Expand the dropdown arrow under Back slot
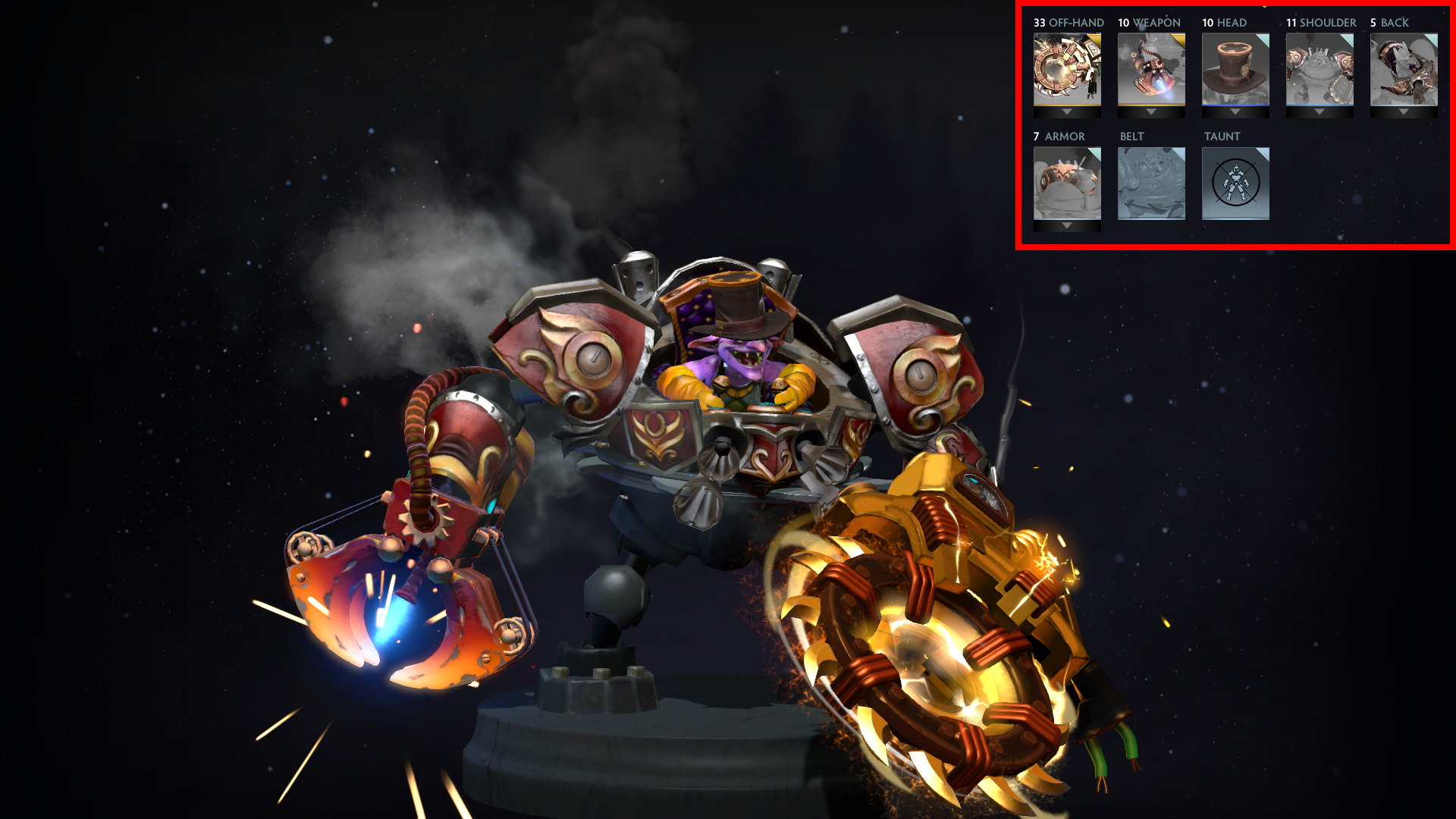The image size is (1456, 819). tap(1404, 112)
